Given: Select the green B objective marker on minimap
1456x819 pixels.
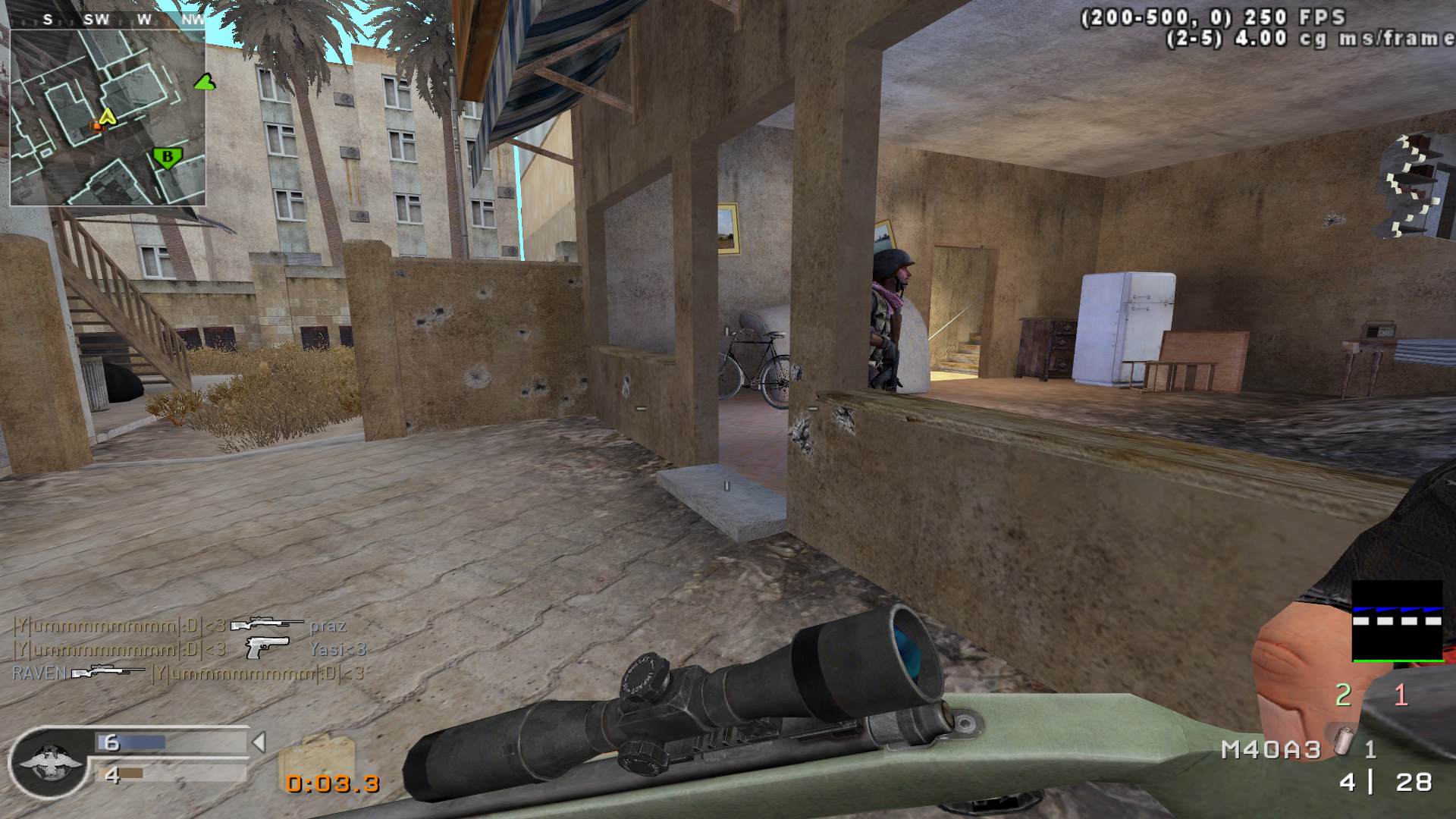Looking at the screenshot, I should coord(168,158).
